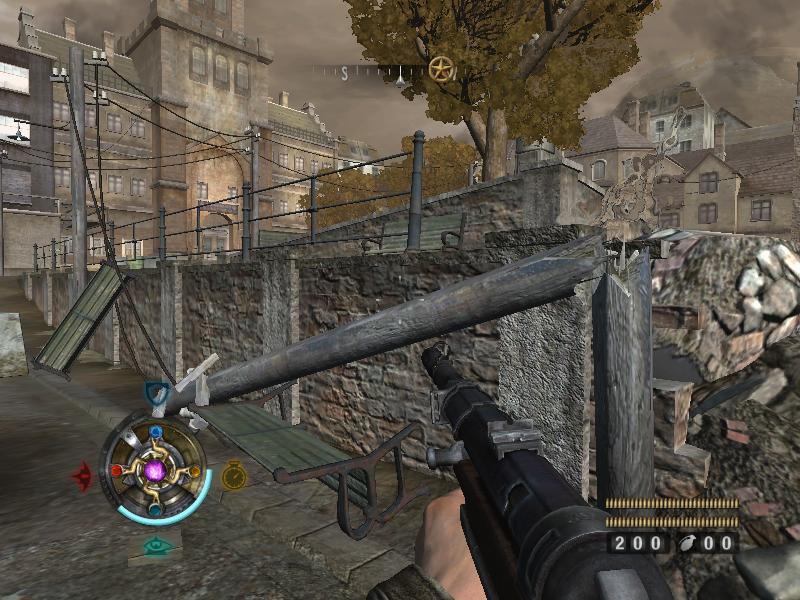Toggle the teal eye Veil sight

156,546
